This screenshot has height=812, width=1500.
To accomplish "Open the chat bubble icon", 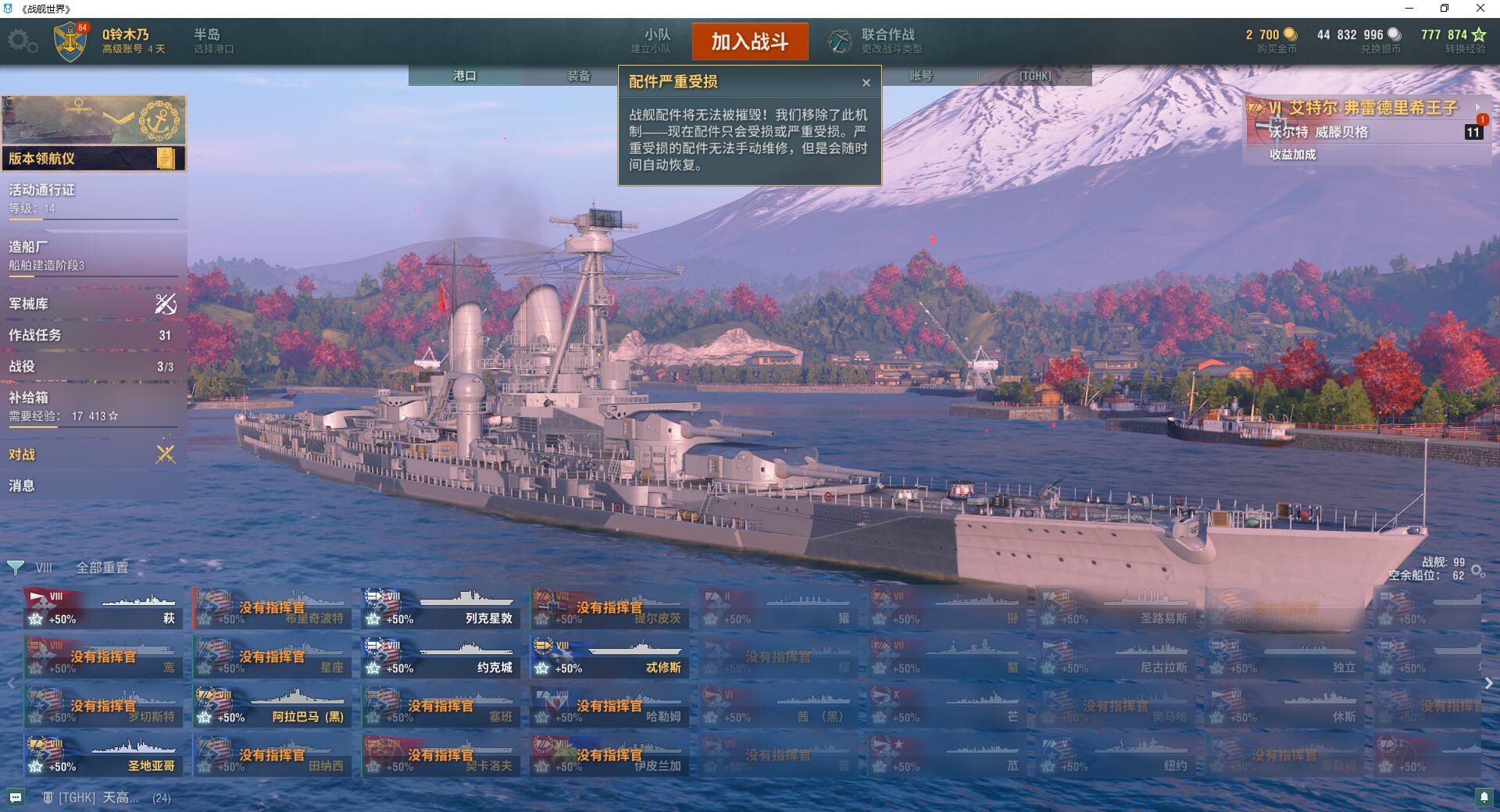I will (x=16, y=798).
